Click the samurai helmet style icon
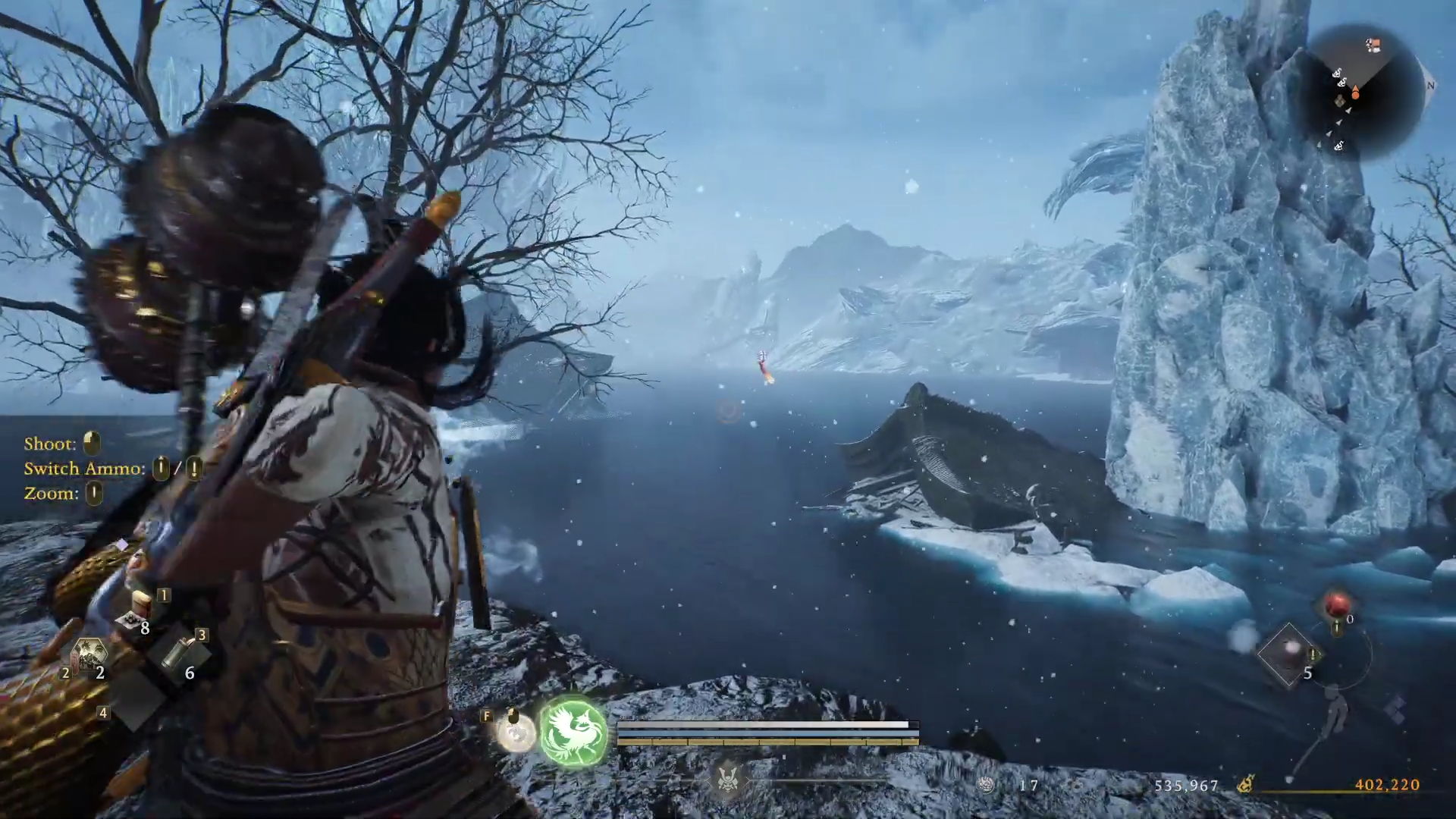Image resolution: width=1456 pixels, height=819 pixels. pyautogui.click(x=728, y=779)
